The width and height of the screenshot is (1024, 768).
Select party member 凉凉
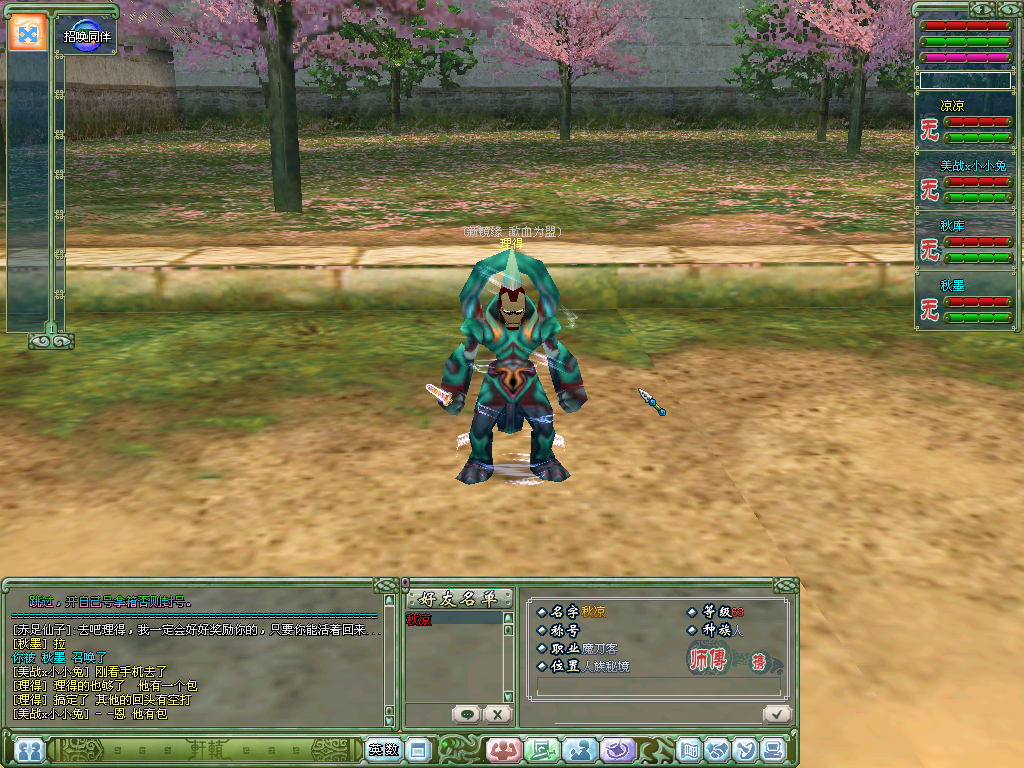tap(952, 105)
